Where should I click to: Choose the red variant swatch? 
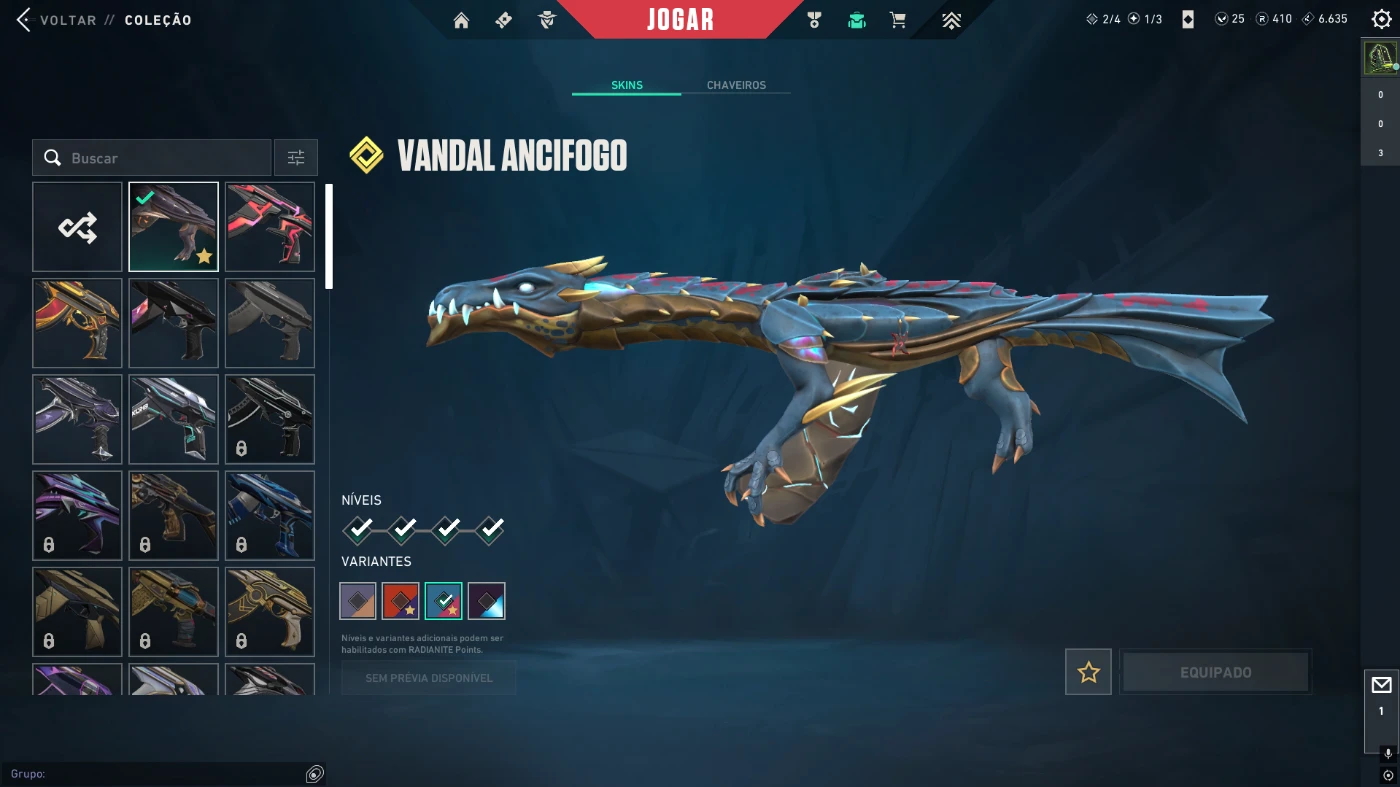click(401, 601)
